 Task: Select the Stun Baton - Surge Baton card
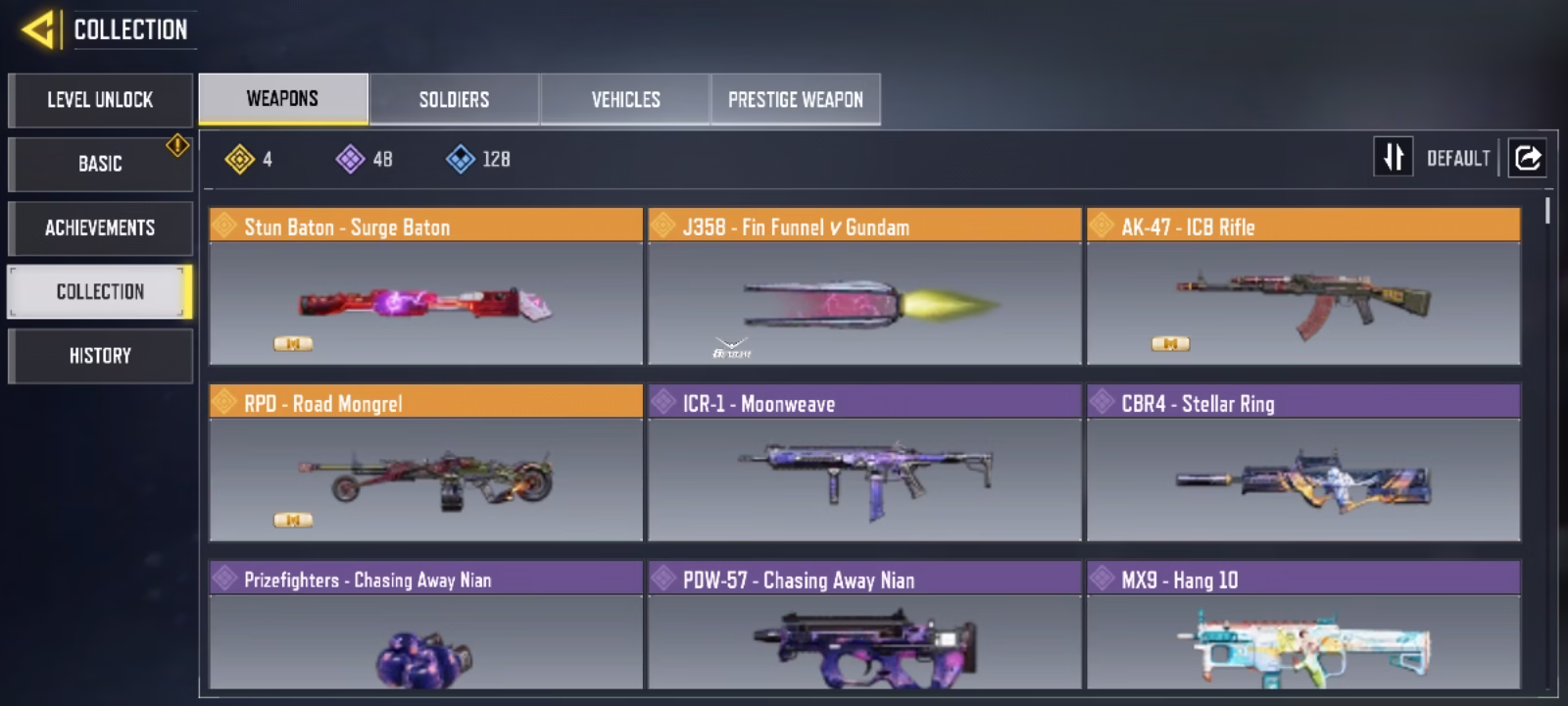coord(425,286)
